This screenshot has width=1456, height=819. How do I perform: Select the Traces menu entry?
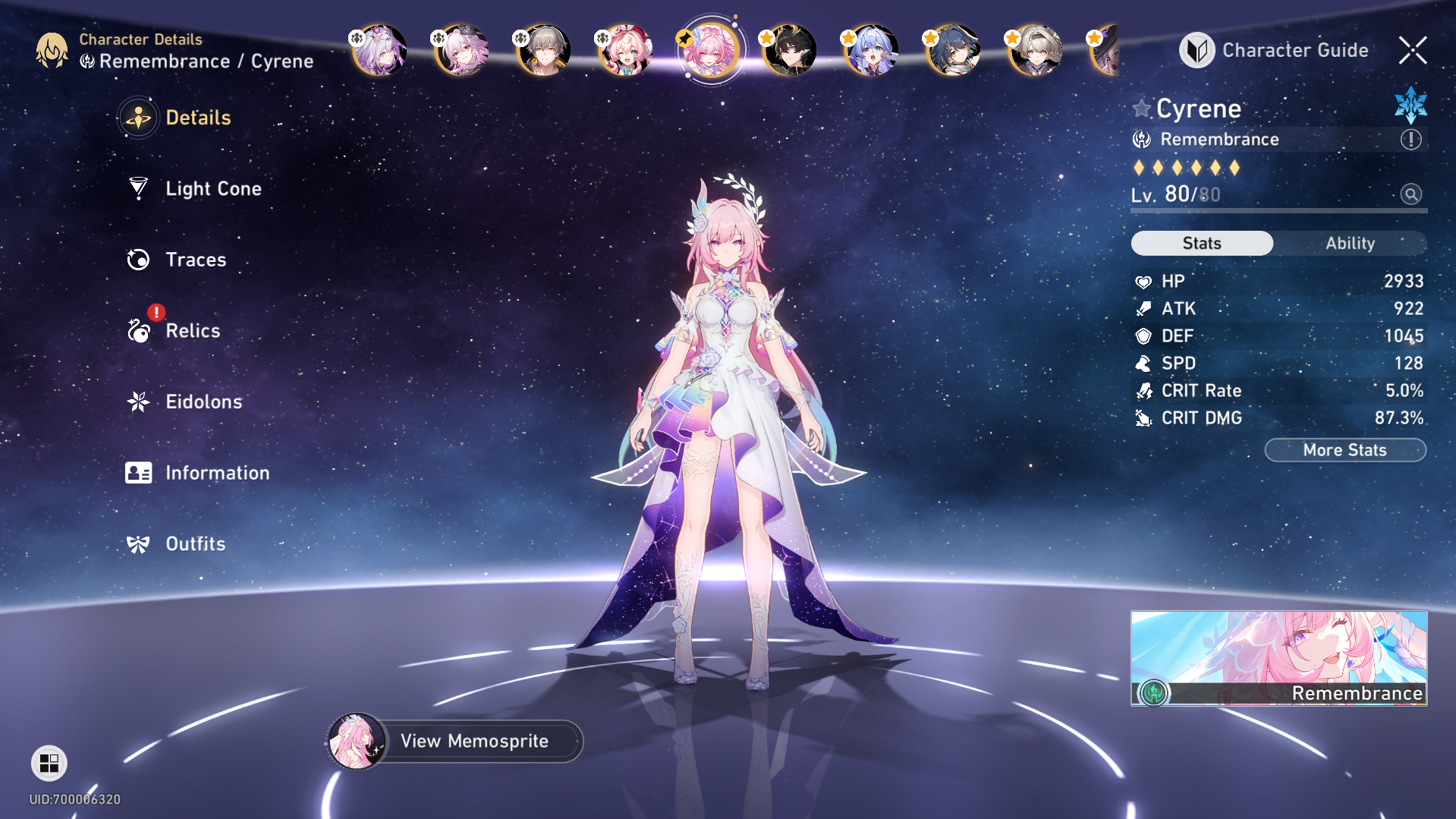point(195,260)
